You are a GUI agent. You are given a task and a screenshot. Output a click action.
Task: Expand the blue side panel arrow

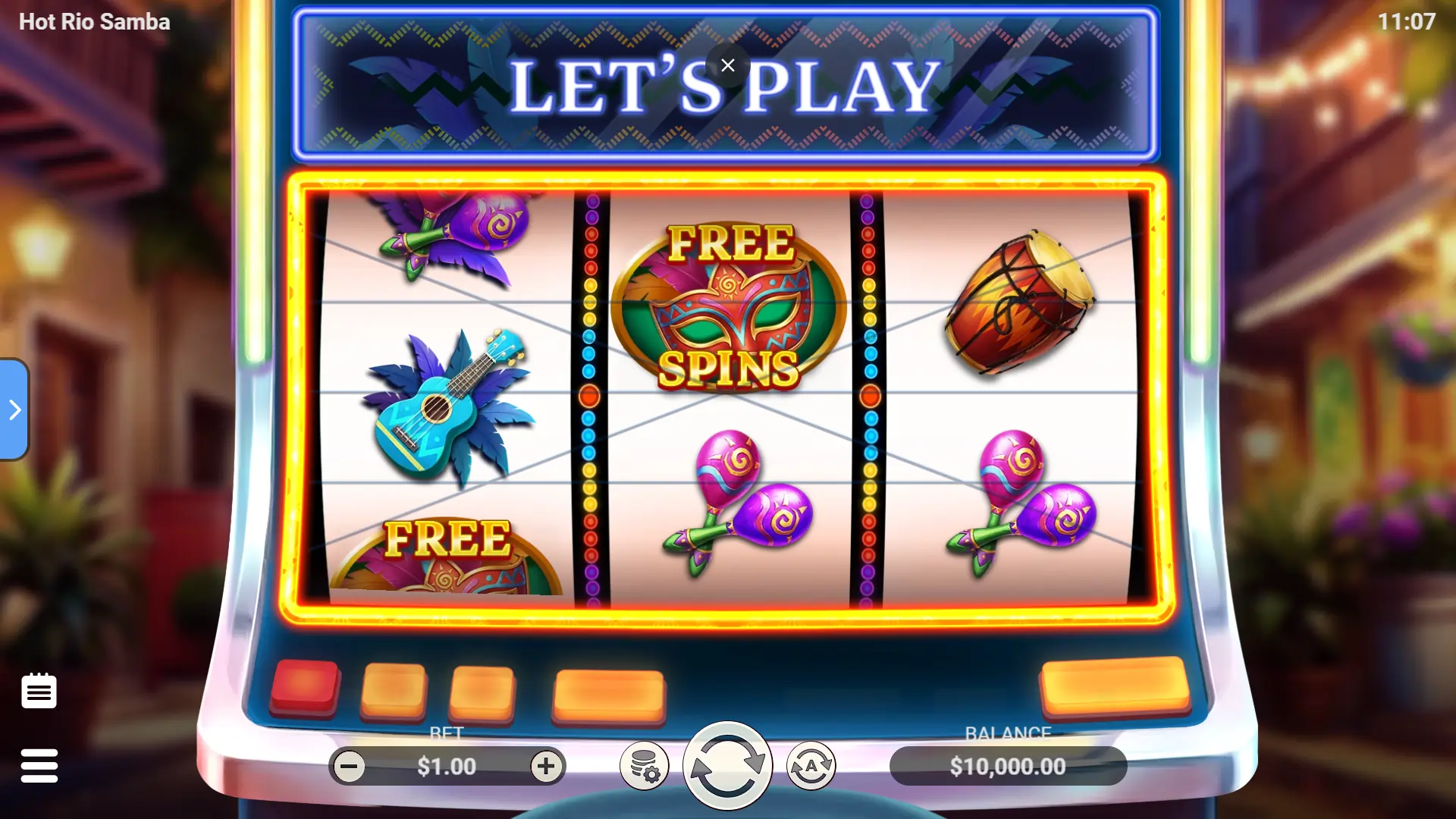(14, 409)
